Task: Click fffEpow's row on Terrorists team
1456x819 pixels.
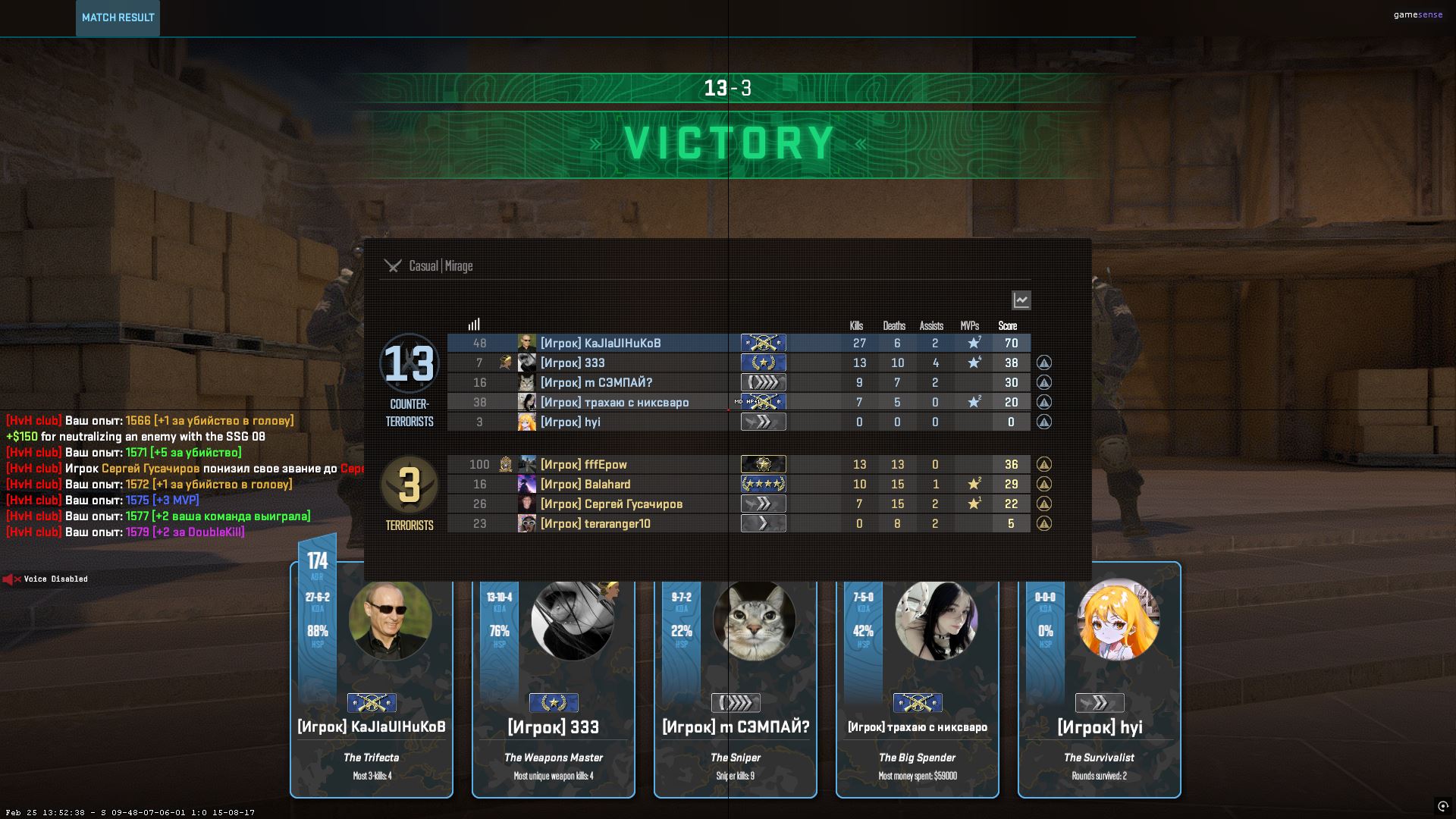Action: click(583, 465)
